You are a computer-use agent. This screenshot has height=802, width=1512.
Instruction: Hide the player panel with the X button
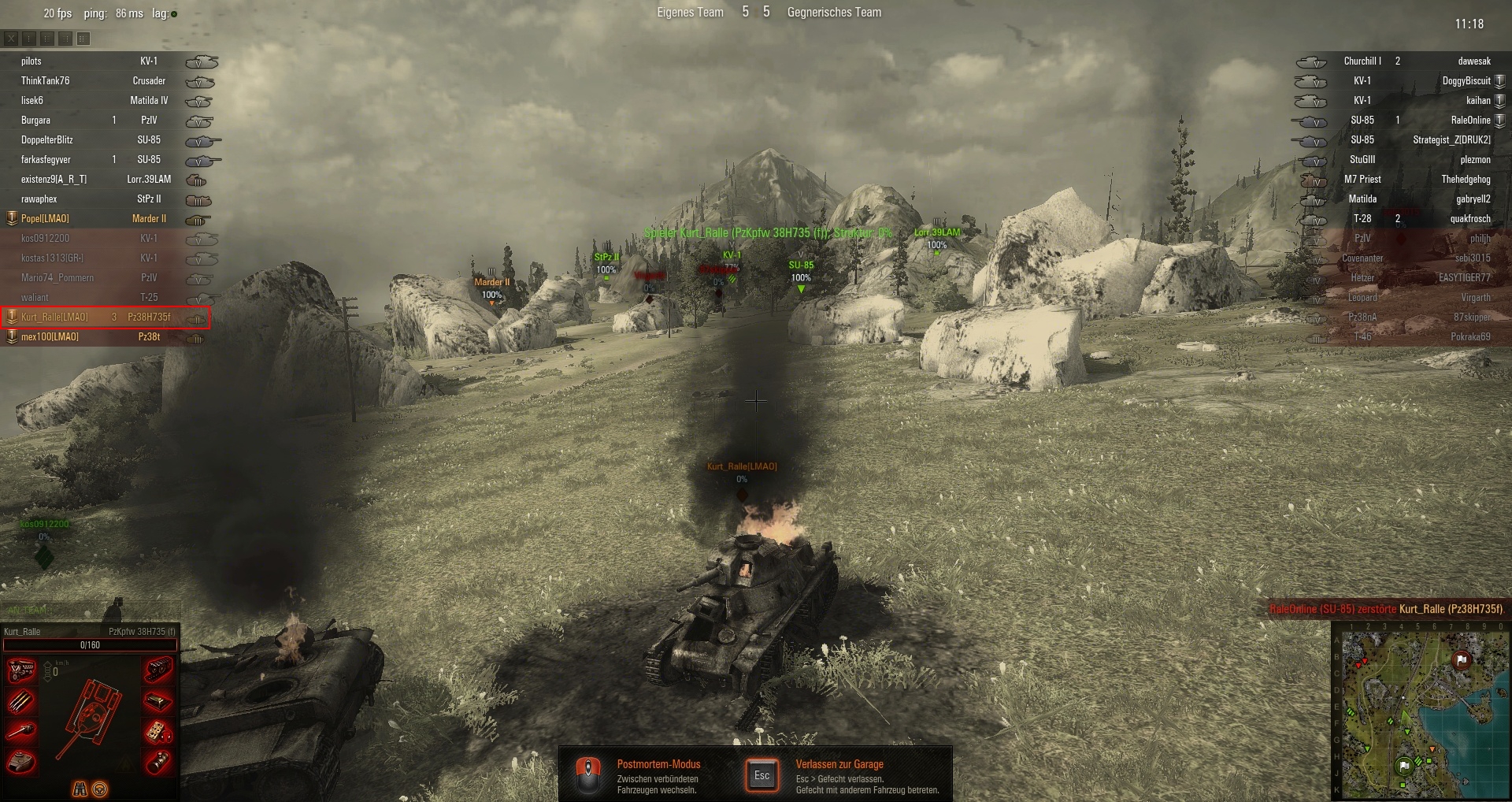(11, 38)
